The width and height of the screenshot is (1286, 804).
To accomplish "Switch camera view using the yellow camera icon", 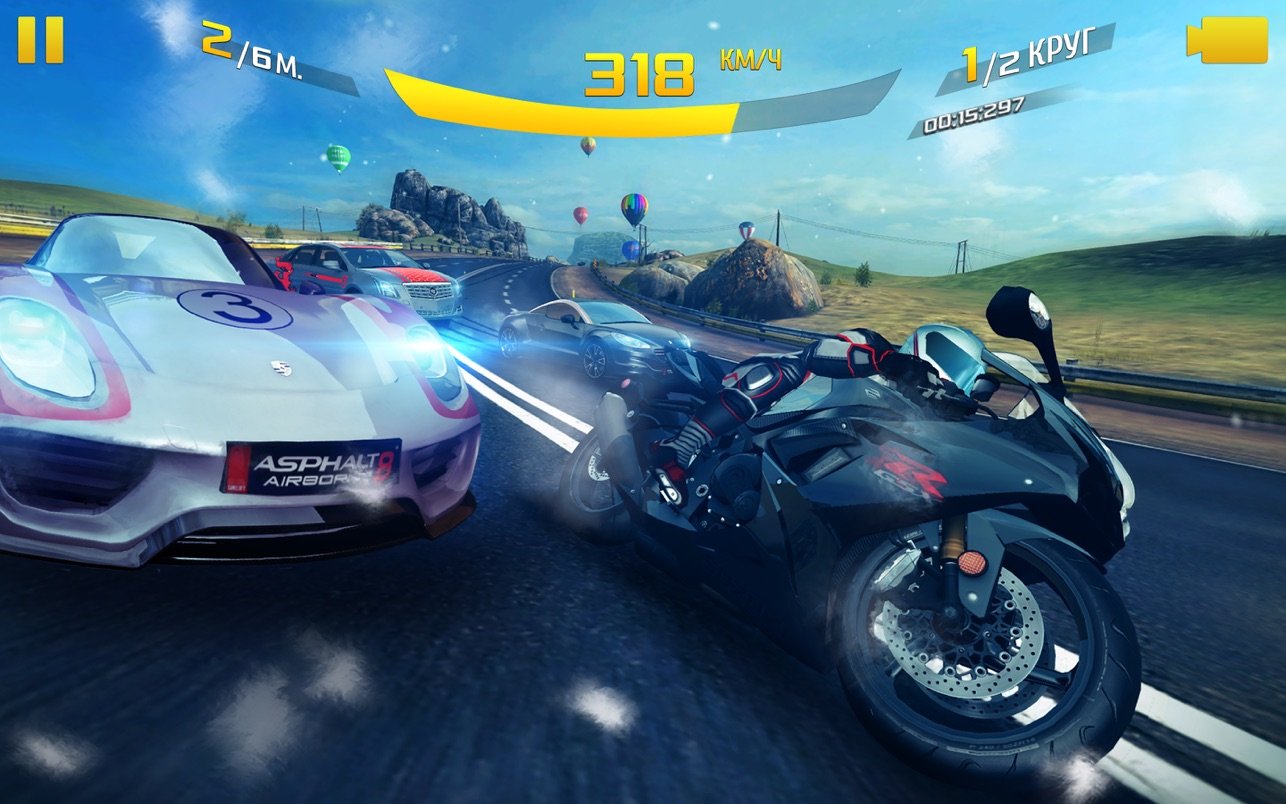I will coord(1226,41).
